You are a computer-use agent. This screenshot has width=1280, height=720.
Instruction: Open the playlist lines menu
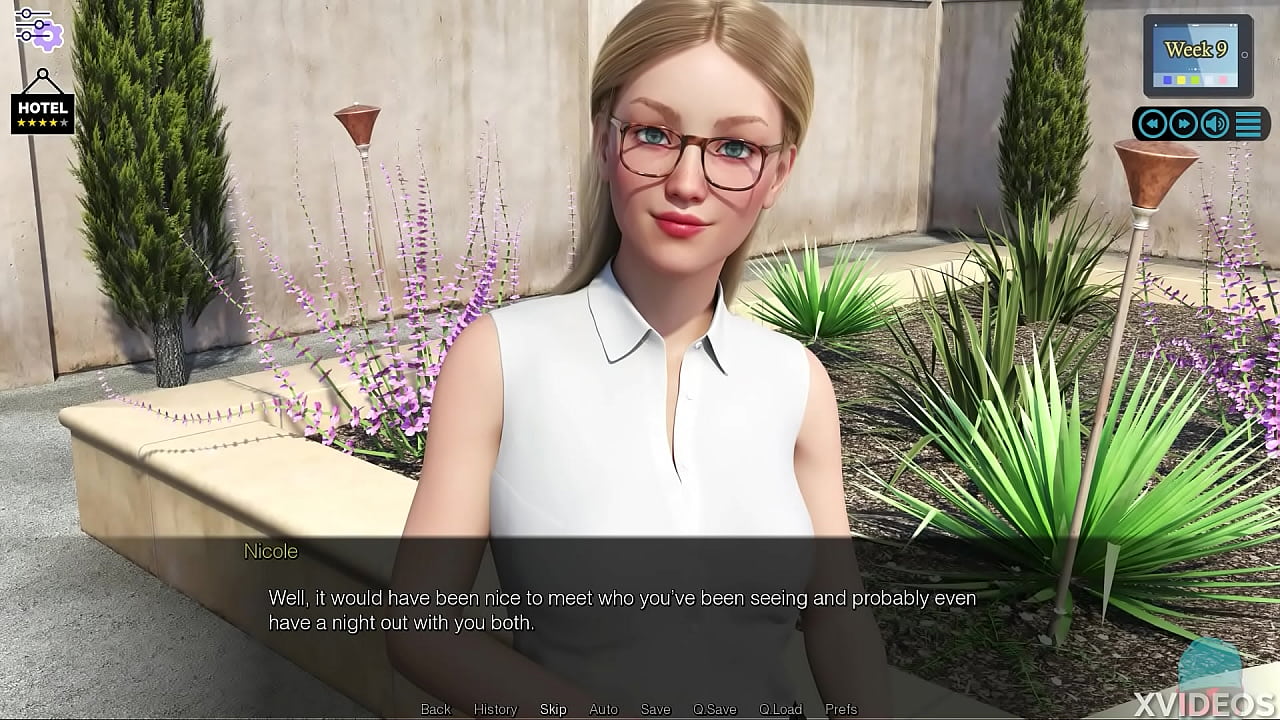pos(1248,124)
